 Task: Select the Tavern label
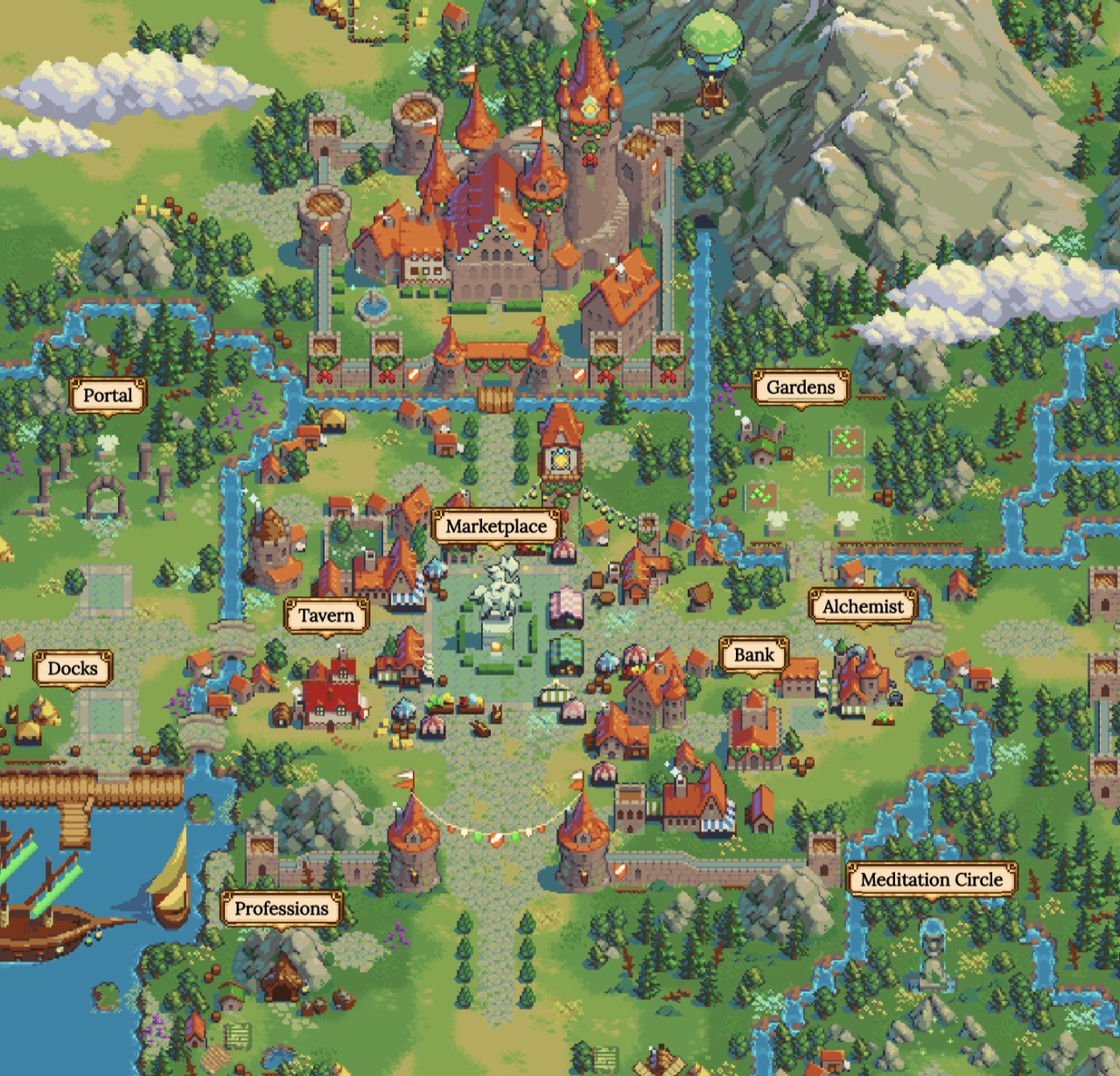click(x=325, y=615)
